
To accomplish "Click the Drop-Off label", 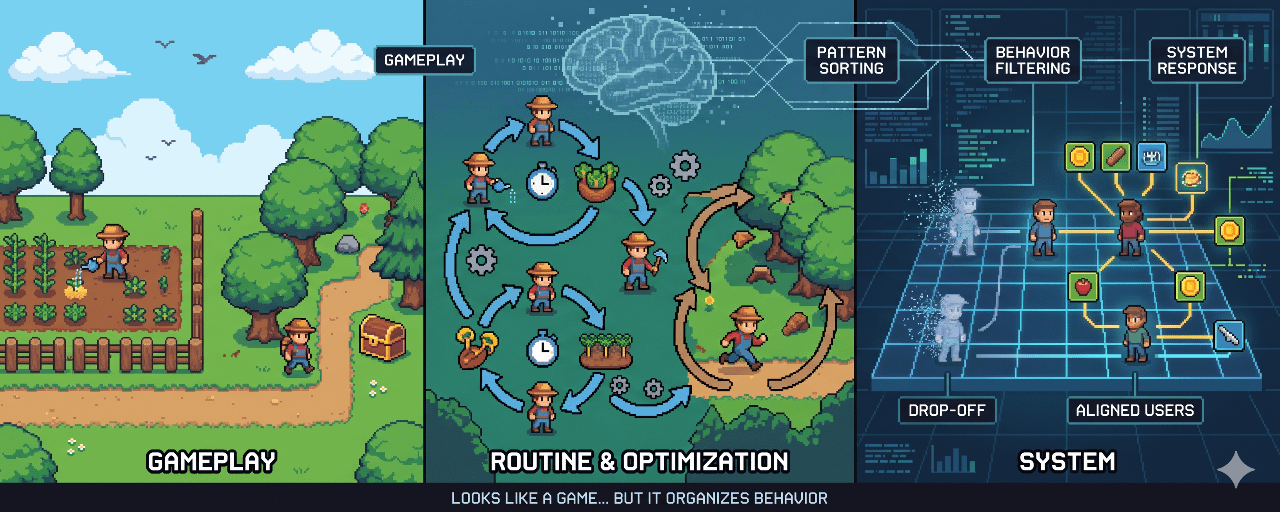I will tap(947, 410).
